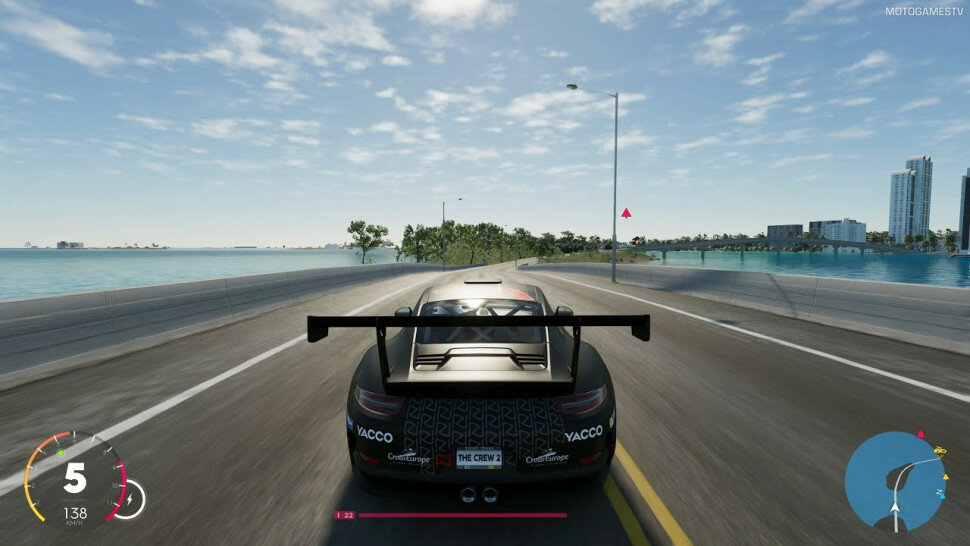
Task: Select the red triangle marker on the minimap rim
Action: pos(921,434)
